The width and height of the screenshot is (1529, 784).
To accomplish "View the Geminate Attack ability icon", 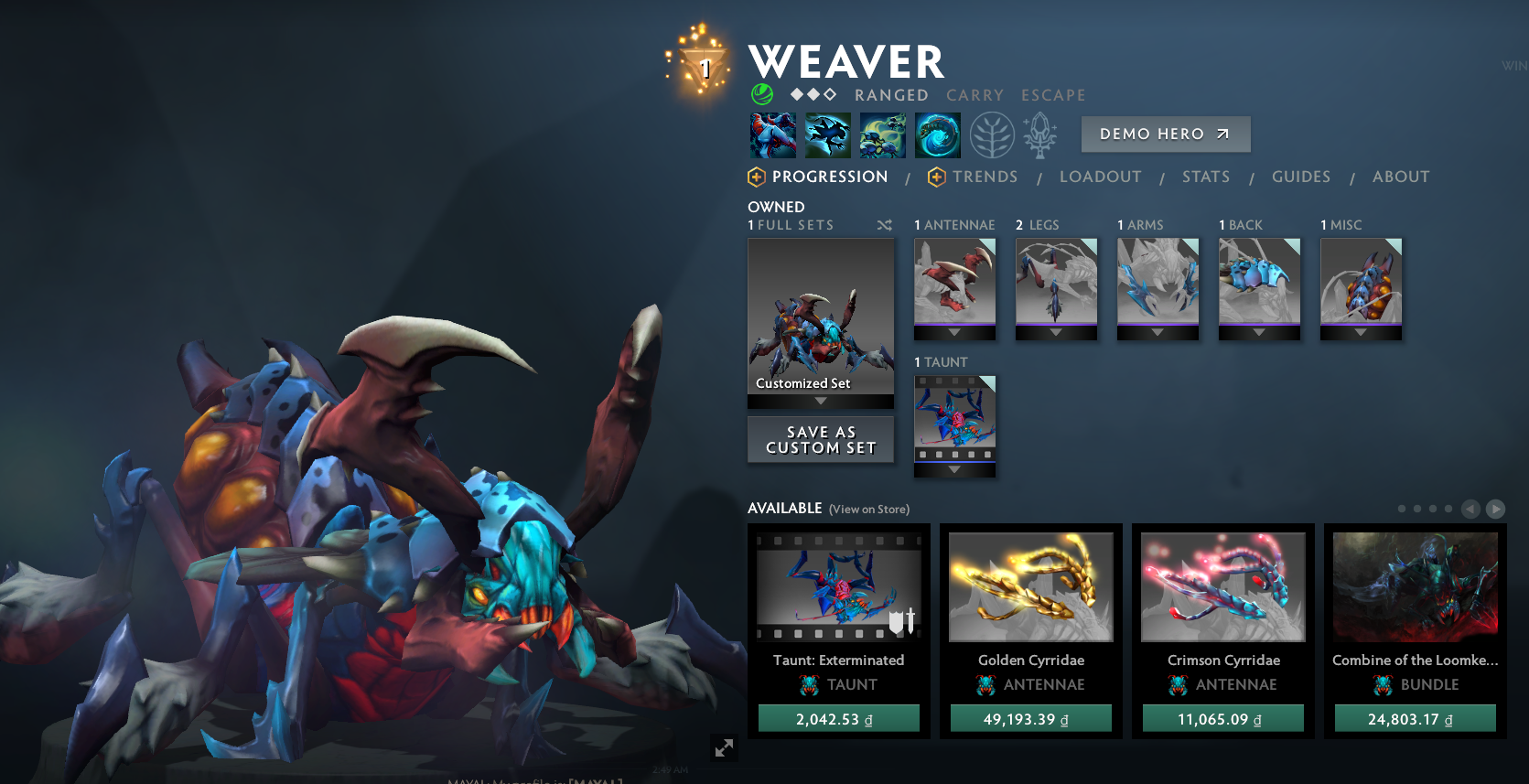I will pyautogui.click(x=882, y=134).
